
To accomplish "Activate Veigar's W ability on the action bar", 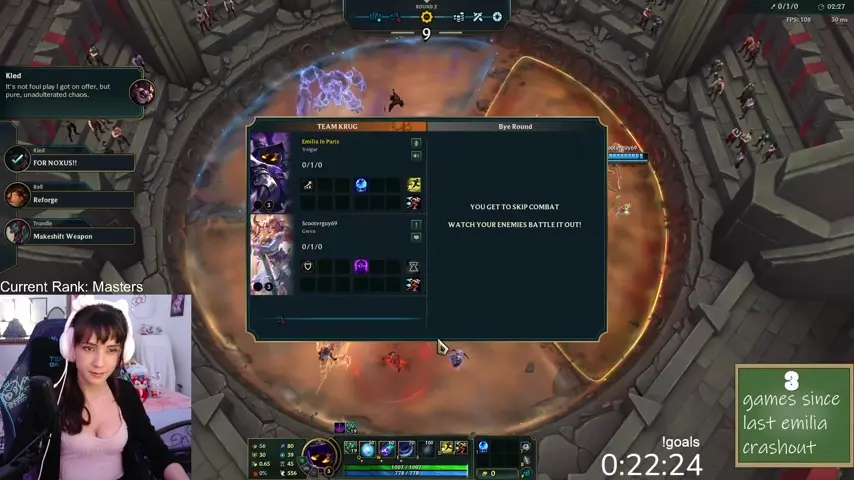I will coord(387,449).
